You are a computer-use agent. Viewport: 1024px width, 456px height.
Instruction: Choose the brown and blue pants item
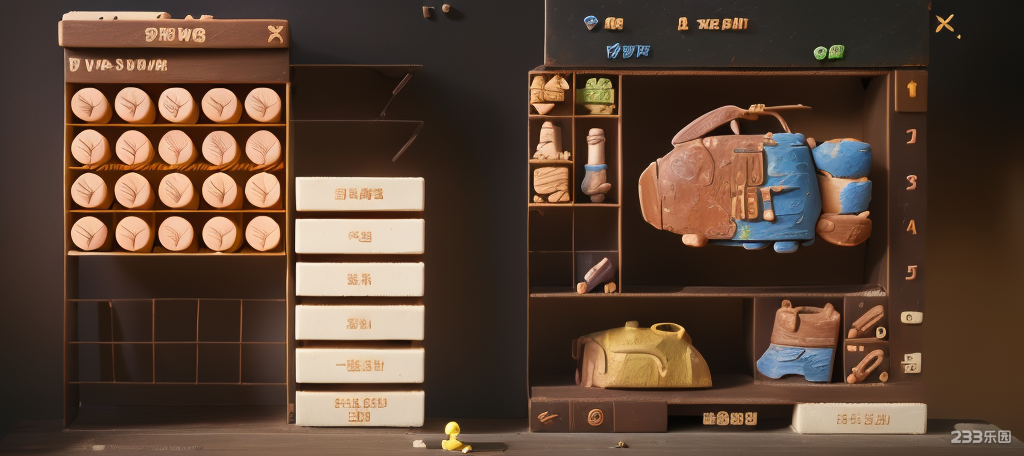coord(799,340)
